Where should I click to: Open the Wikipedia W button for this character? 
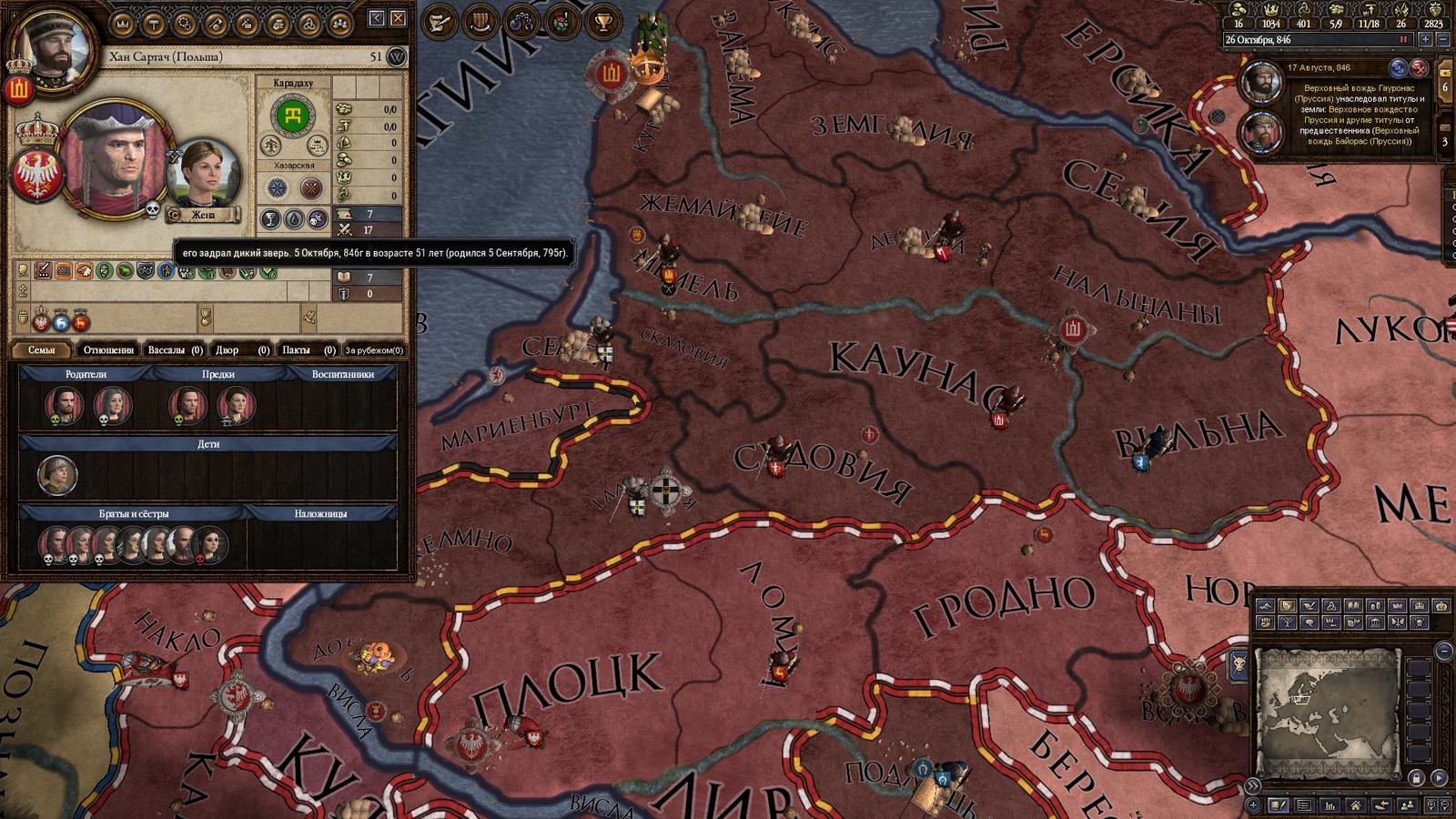click(397, 57)
